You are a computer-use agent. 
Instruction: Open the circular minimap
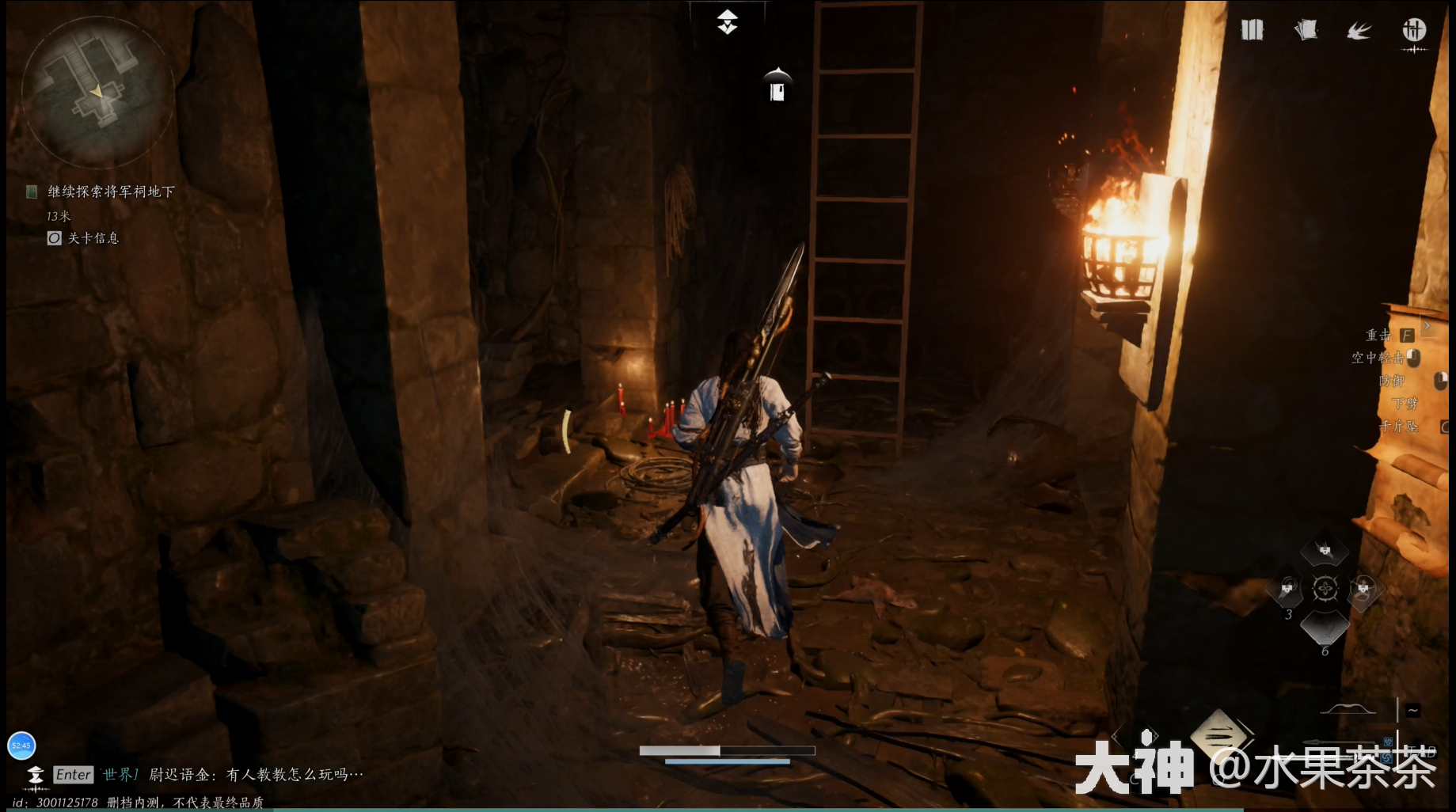(97, 93)
